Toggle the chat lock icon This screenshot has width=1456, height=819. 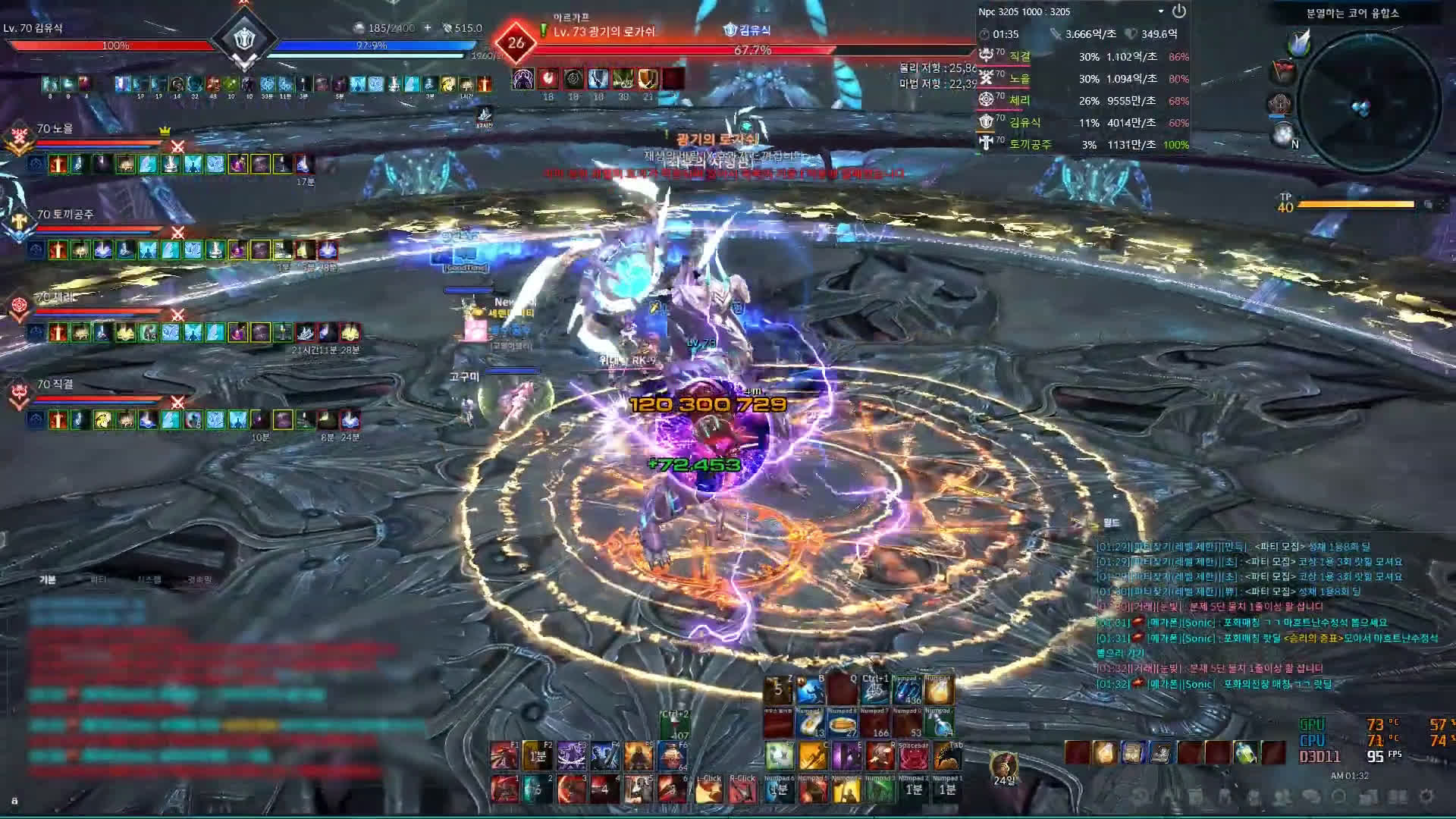(x=14, y=801)
